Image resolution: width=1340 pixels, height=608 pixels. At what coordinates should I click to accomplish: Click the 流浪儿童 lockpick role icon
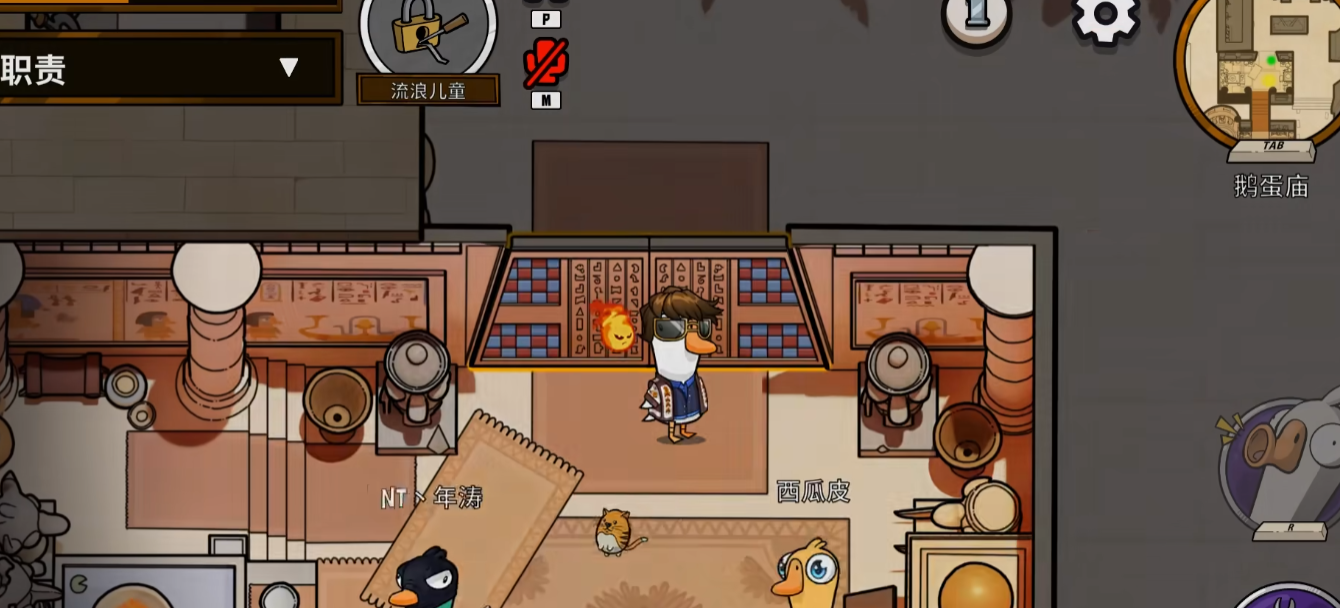(428, 35)
